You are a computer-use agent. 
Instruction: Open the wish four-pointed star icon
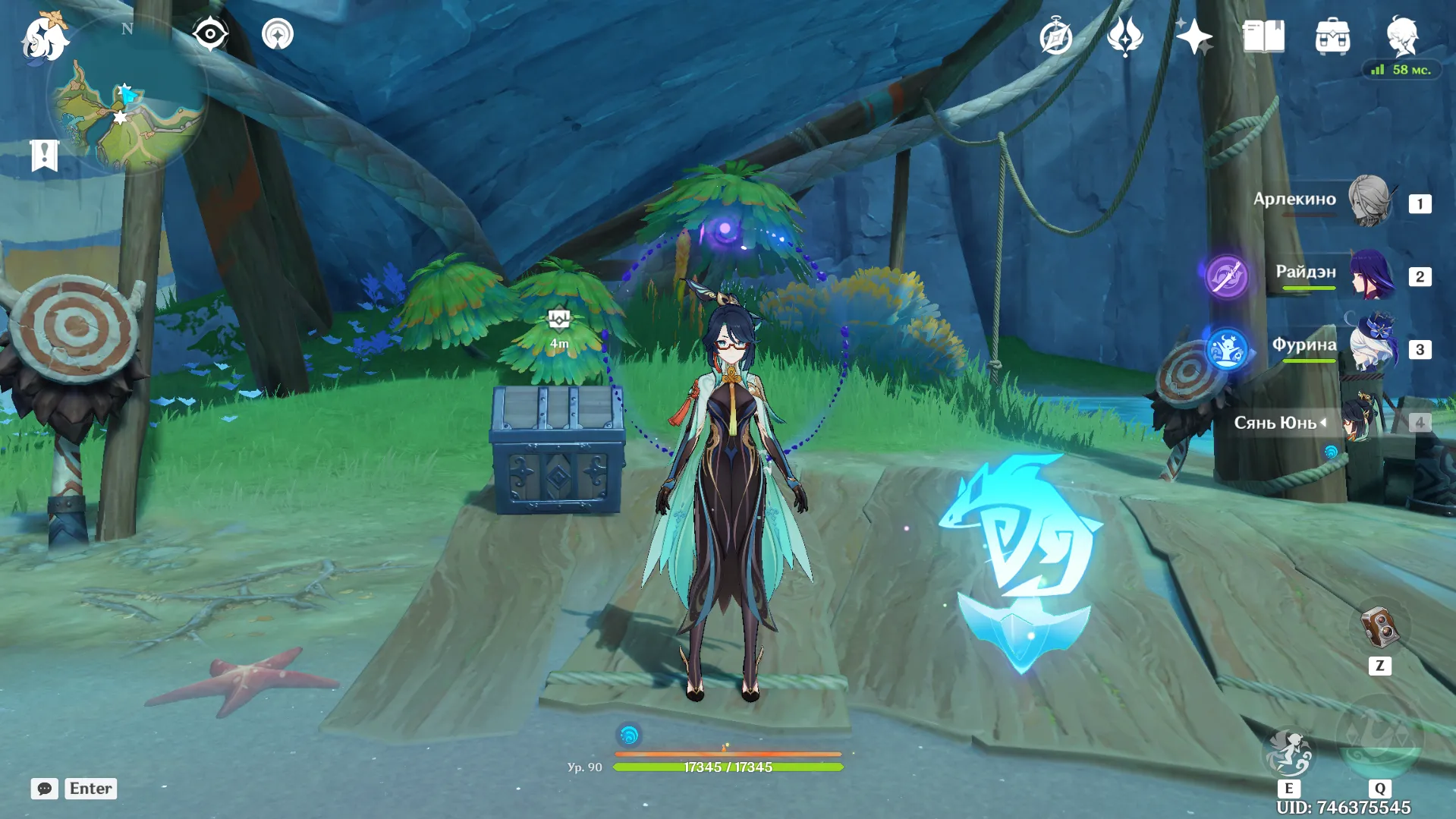click(x=1193, y=36)
